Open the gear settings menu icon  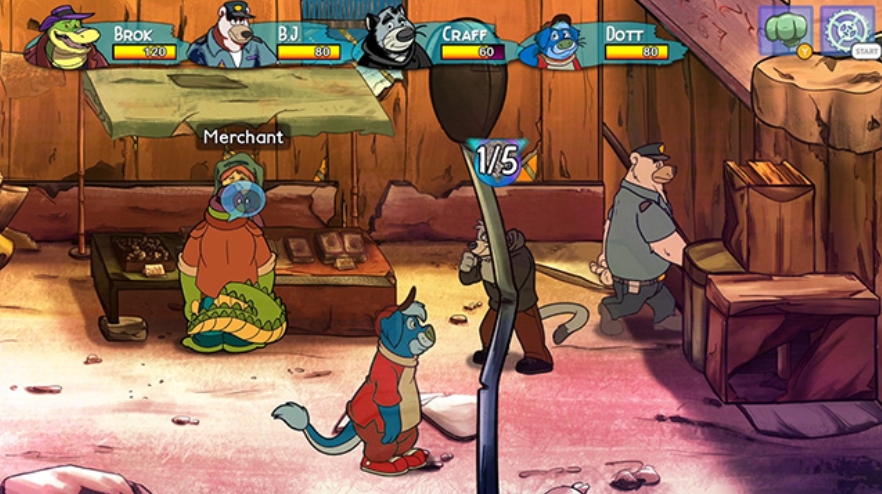(x=846, y=29)
